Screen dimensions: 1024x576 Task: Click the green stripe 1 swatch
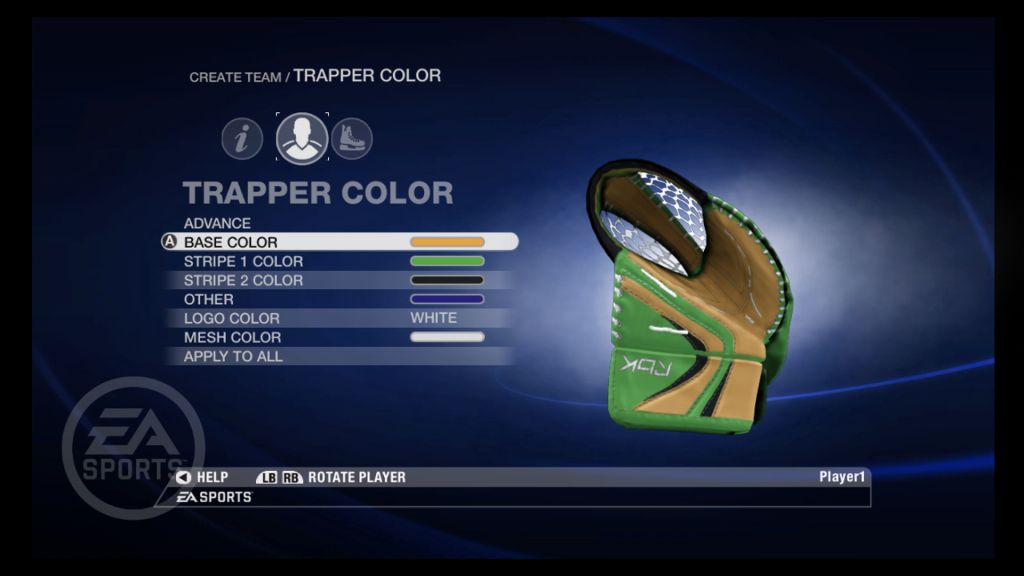tap(447, 261)
